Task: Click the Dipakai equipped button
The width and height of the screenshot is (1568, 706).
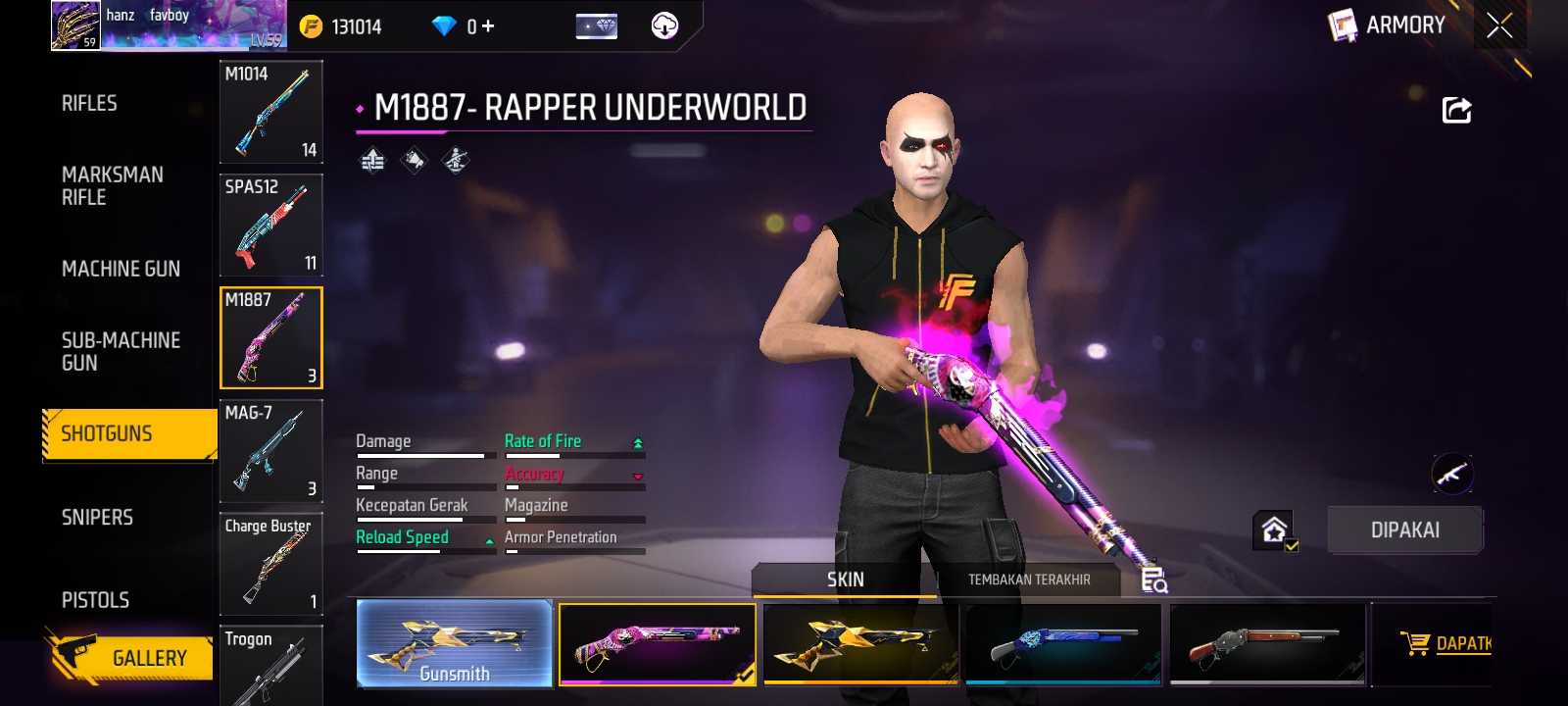Action: point(1404,530)
